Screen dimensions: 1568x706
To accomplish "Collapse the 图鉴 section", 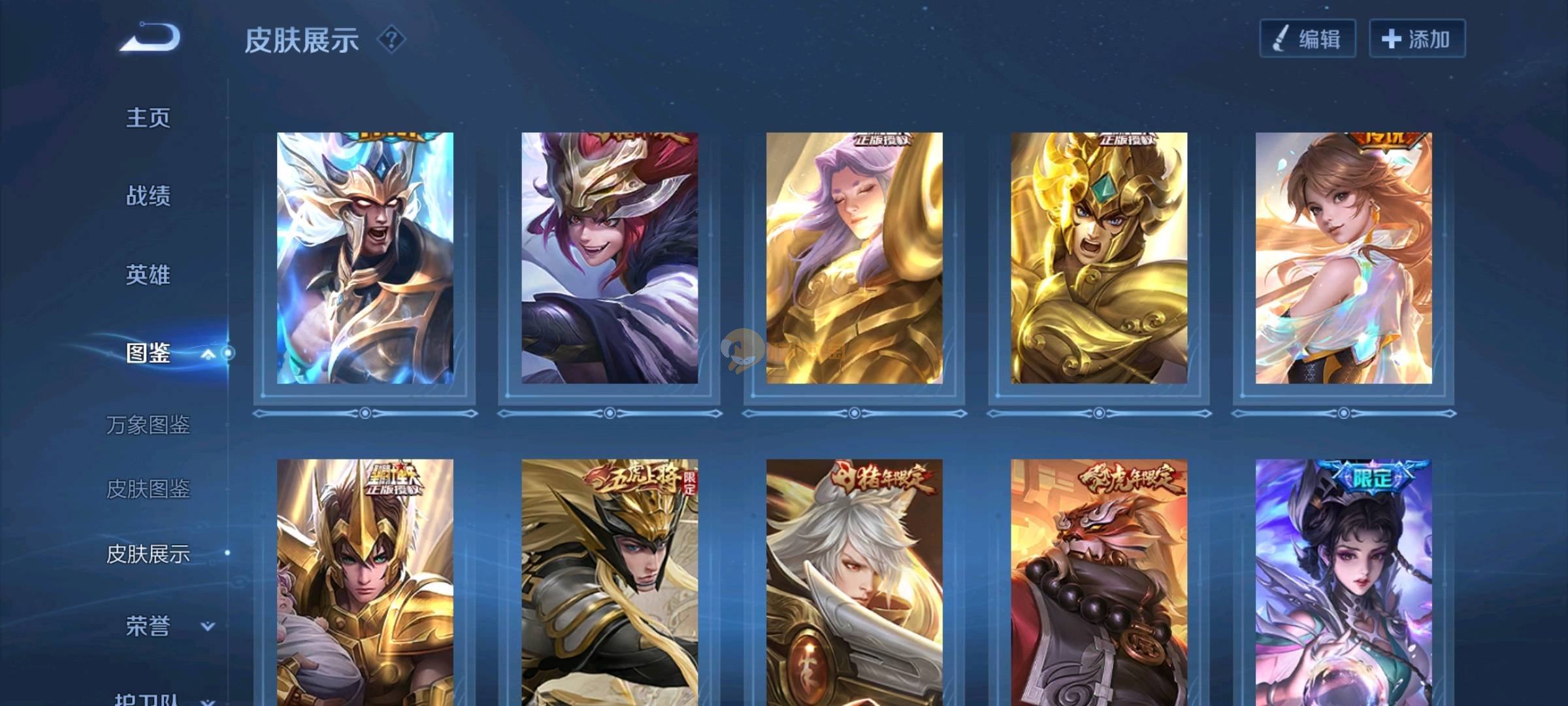I will tap(208, 354).
